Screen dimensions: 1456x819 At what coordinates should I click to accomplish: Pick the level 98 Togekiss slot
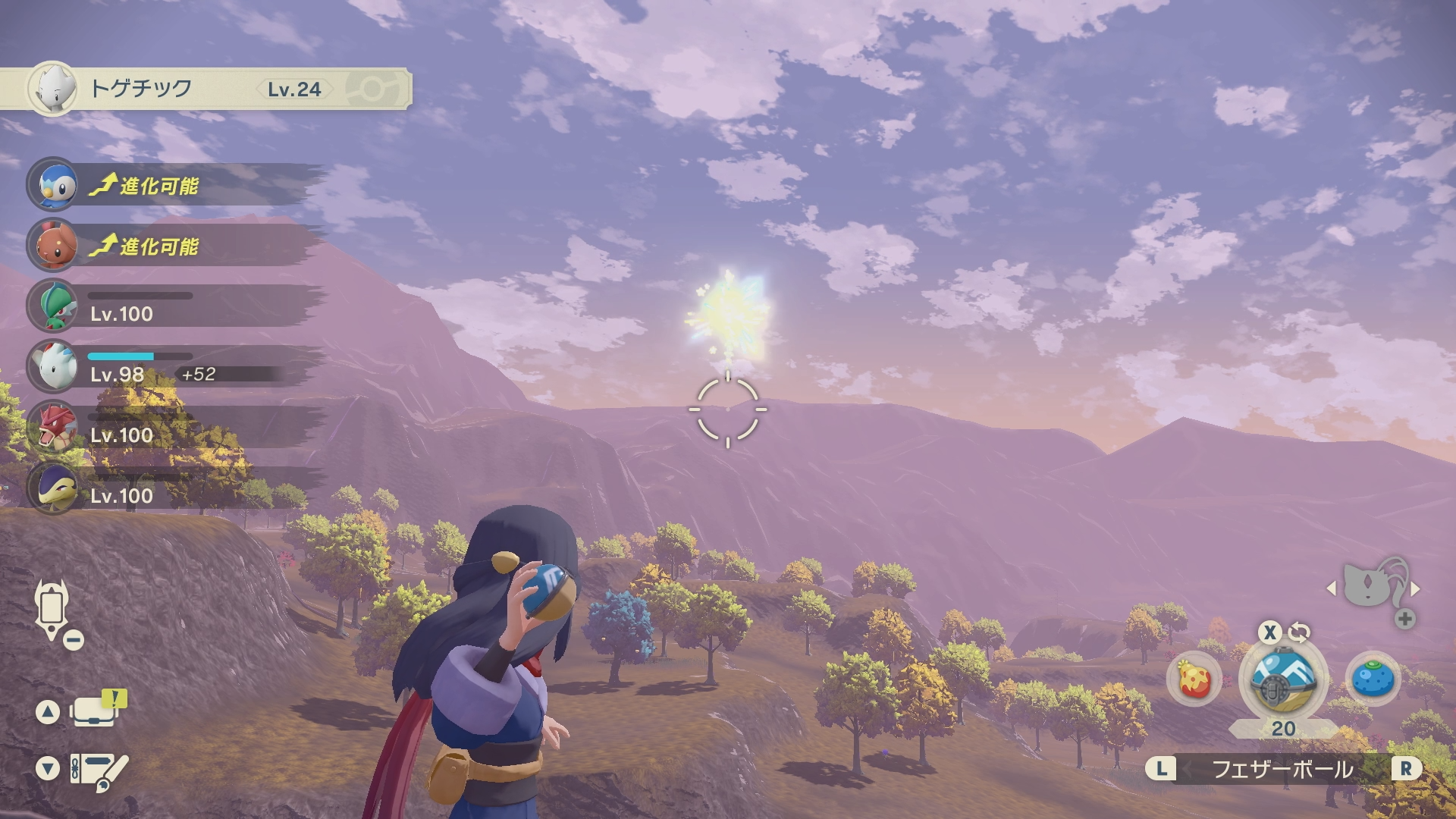(53, 366)
